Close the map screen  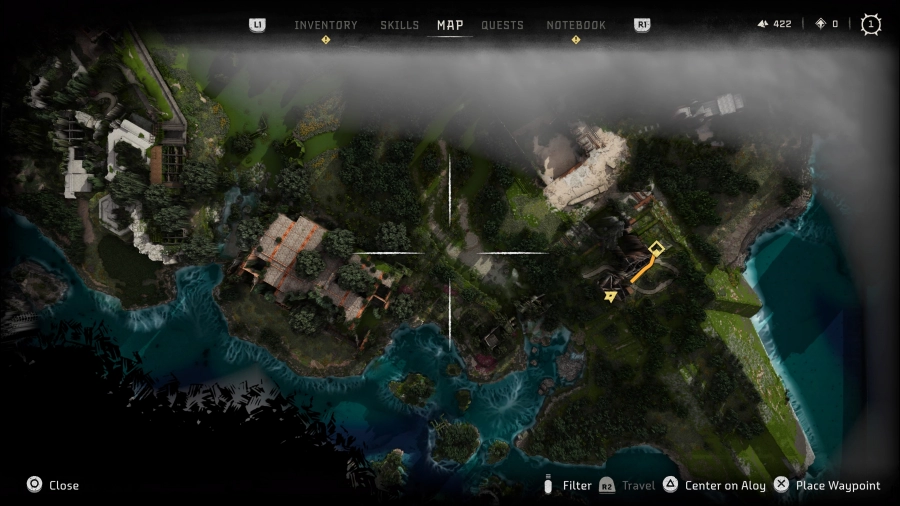point(52,485)
